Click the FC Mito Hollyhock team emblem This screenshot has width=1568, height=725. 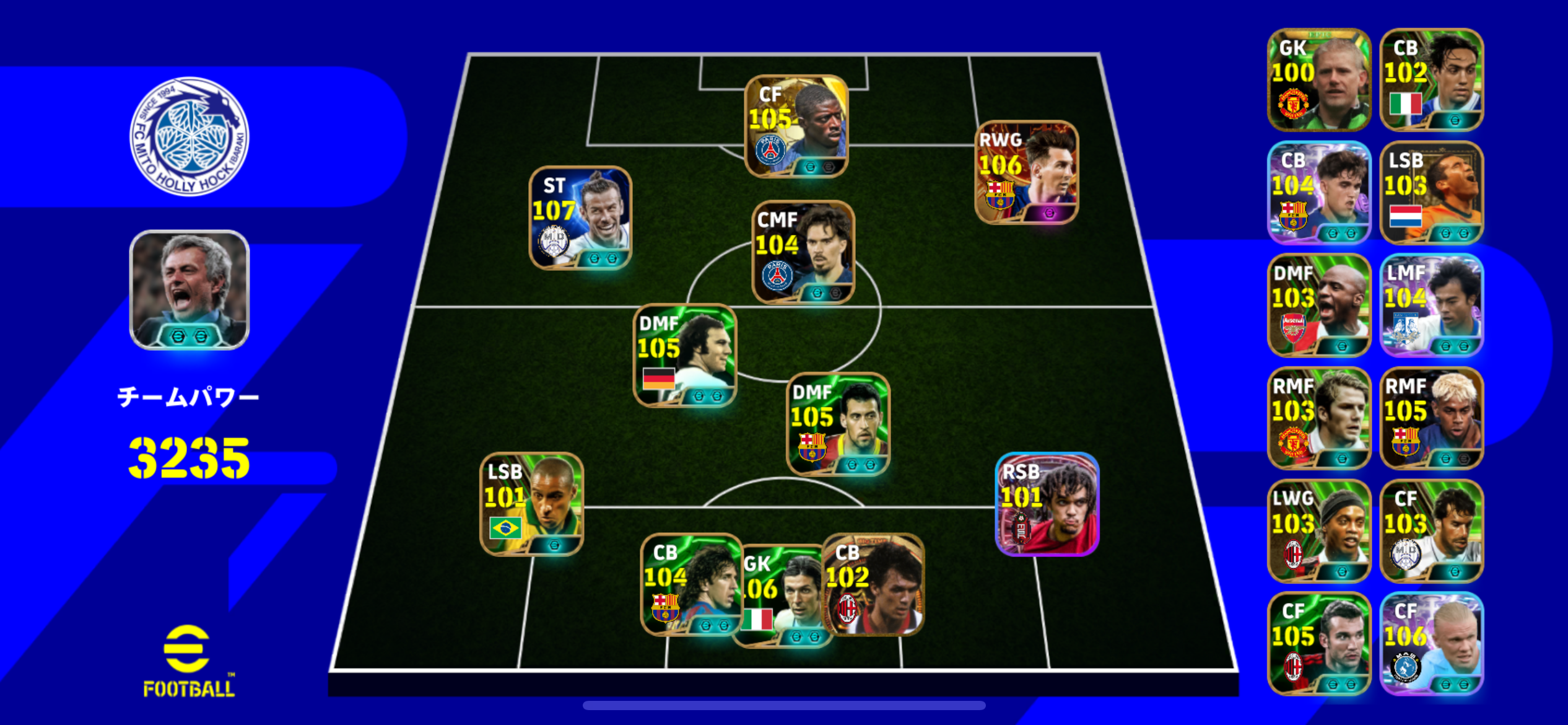point(189,136)
